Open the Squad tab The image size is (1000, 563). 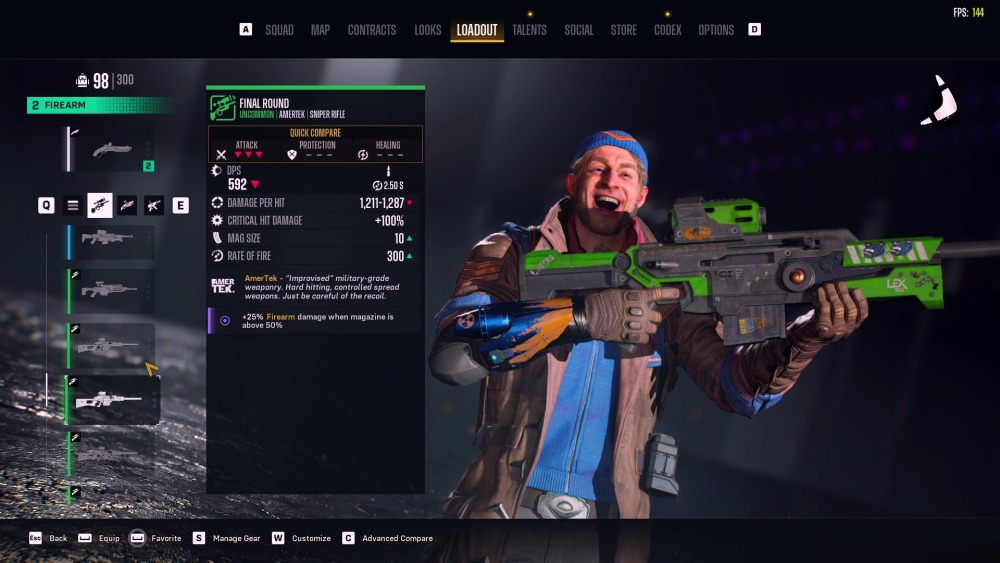(279, 30)
